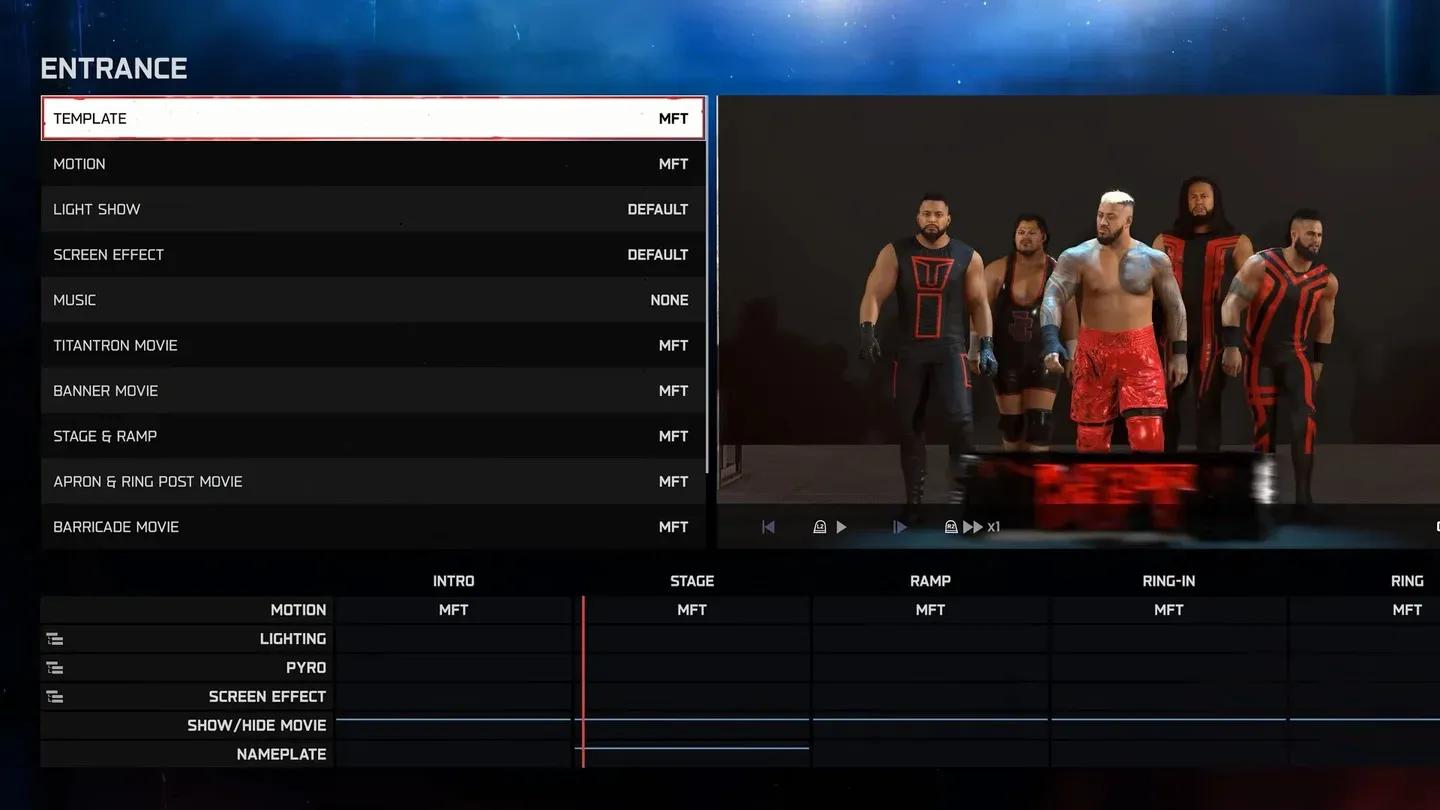The image size is (1440, 810).
Task: Click the tree icon beside PYRO track
Action: pyautogui.click(x=54, y=667)
